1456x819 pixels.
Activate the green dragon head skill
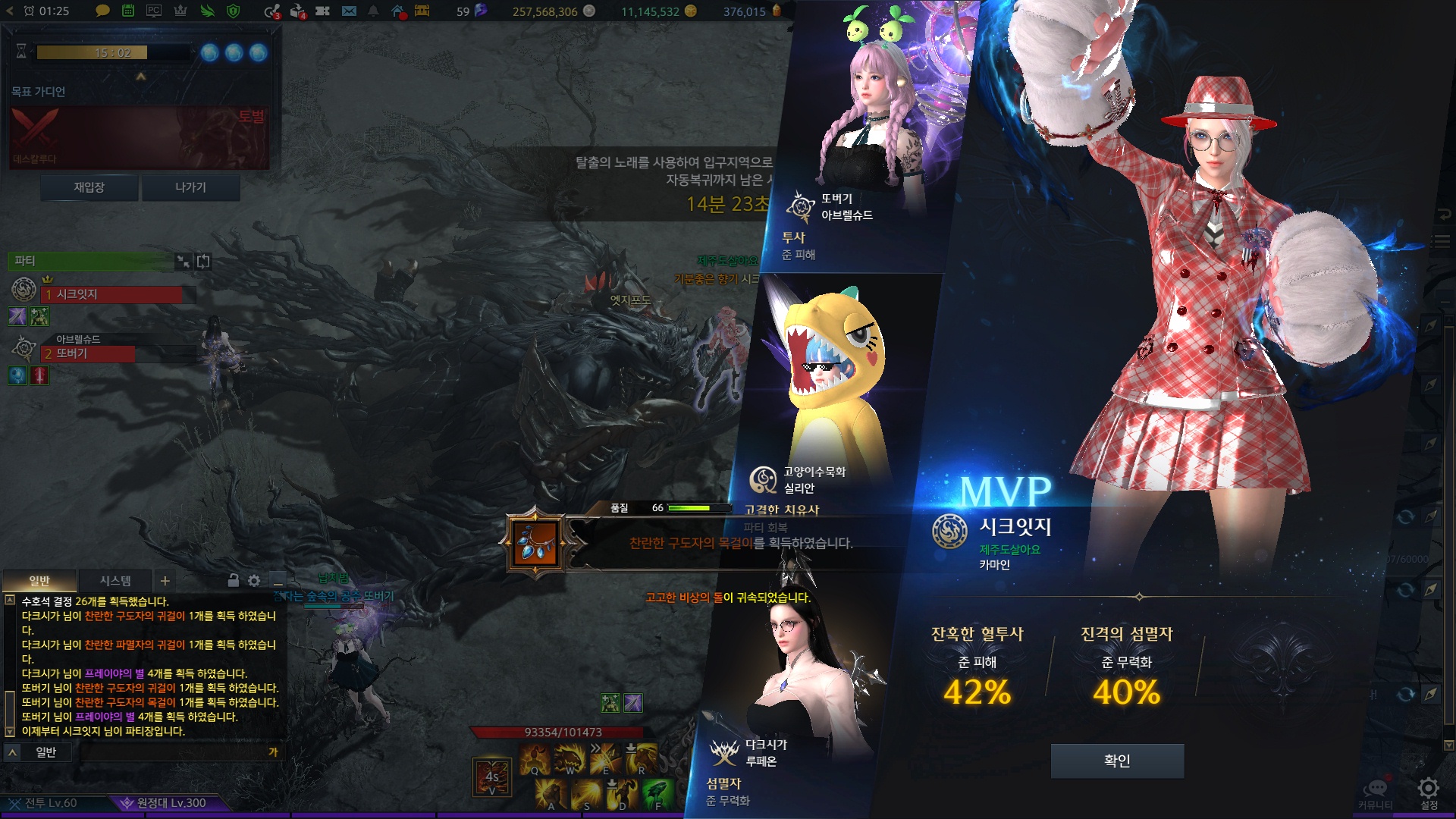pyautogui.click(x=657, y=793)
